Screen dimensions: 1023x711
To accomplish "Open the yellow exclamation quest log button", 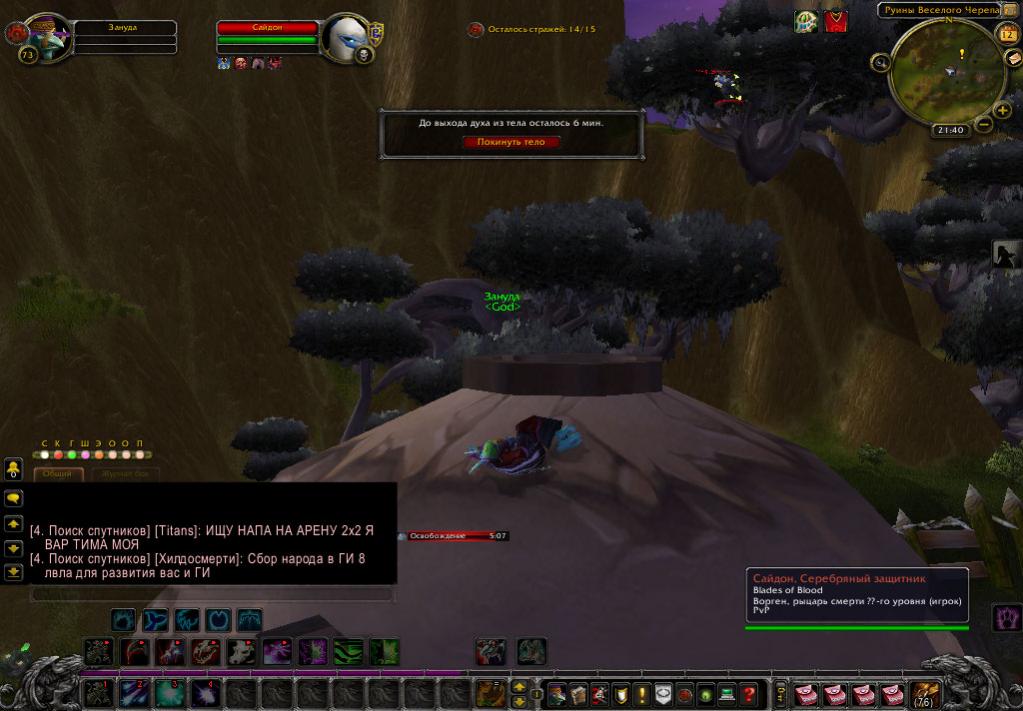I will [x=641, y=694].
